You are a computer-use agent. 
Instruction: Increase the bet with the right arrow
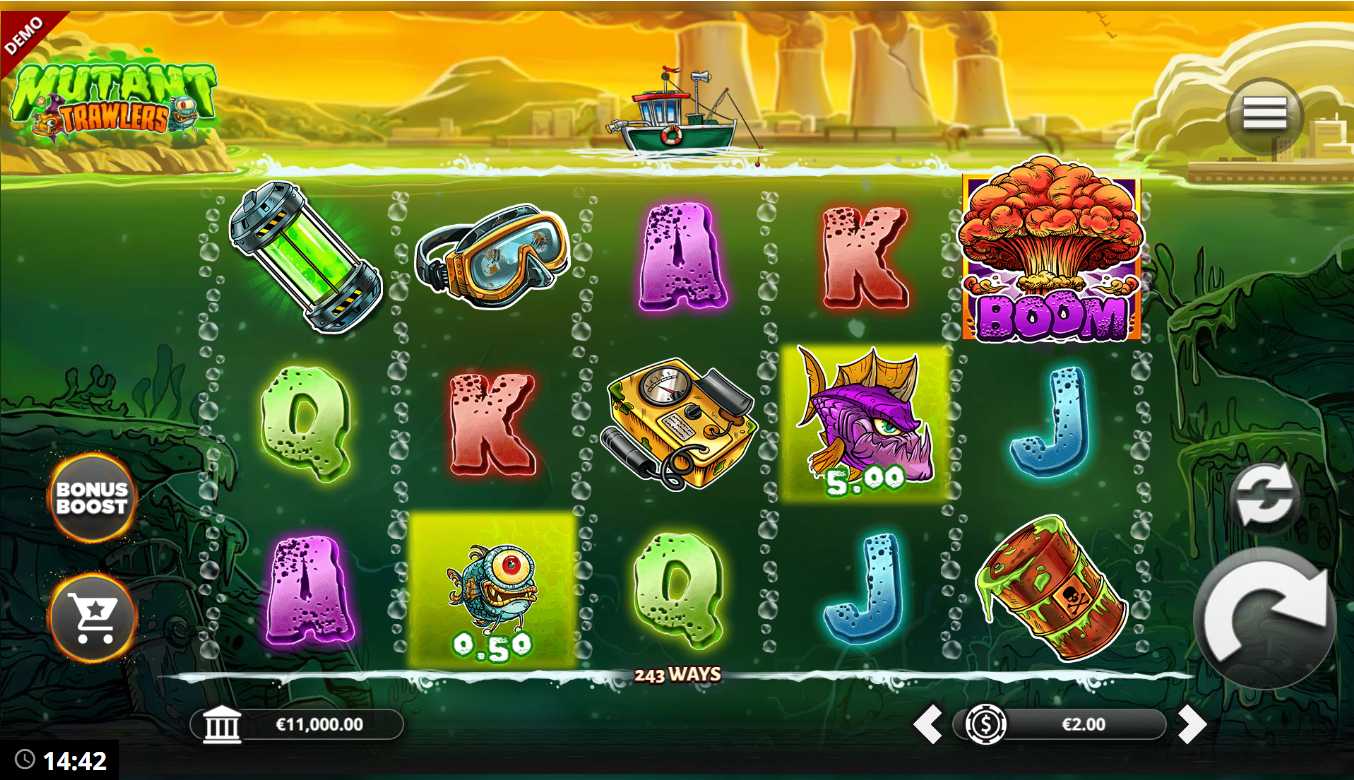tap(1191, 724)
